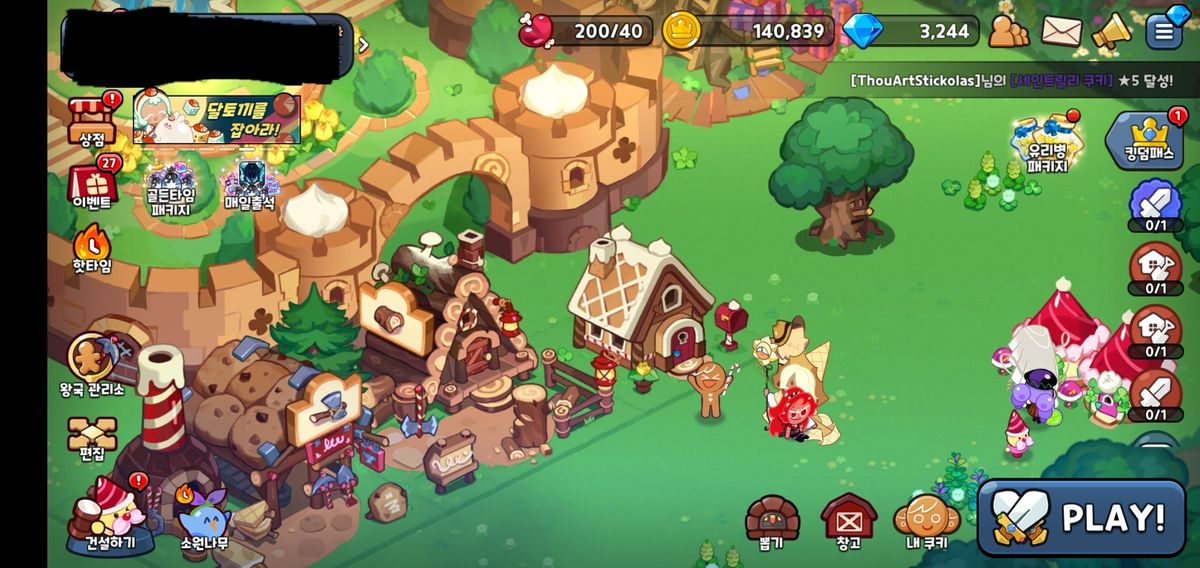The image size is (1200, 568).
Task: Open the 상점 shop
Action: [91, 120]
